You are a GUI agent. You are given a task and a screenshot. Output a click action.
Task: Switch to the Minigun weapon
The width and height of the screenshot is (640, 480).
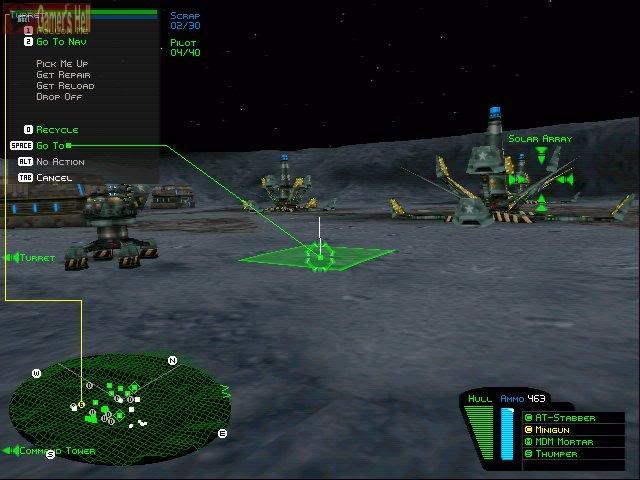555,429
